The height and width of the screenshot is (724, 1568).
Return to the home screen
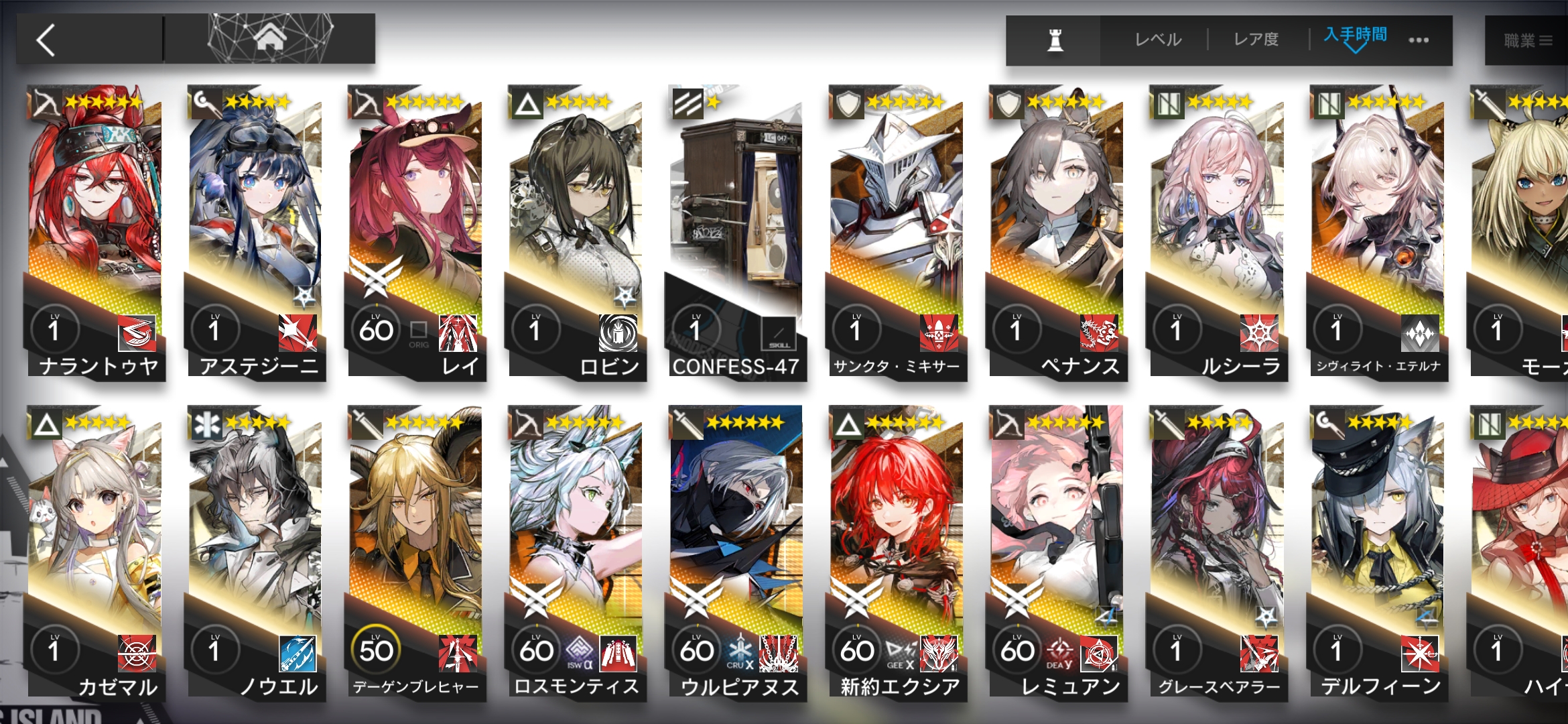point(270,39)
